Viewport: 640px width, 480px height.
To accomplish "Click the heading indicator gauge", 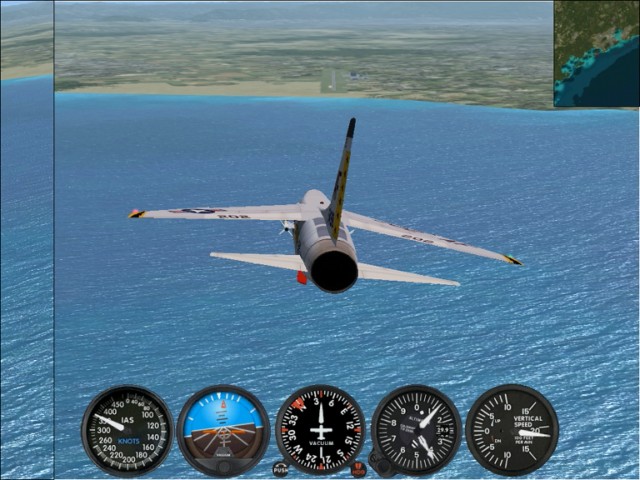I will point(320,430).
